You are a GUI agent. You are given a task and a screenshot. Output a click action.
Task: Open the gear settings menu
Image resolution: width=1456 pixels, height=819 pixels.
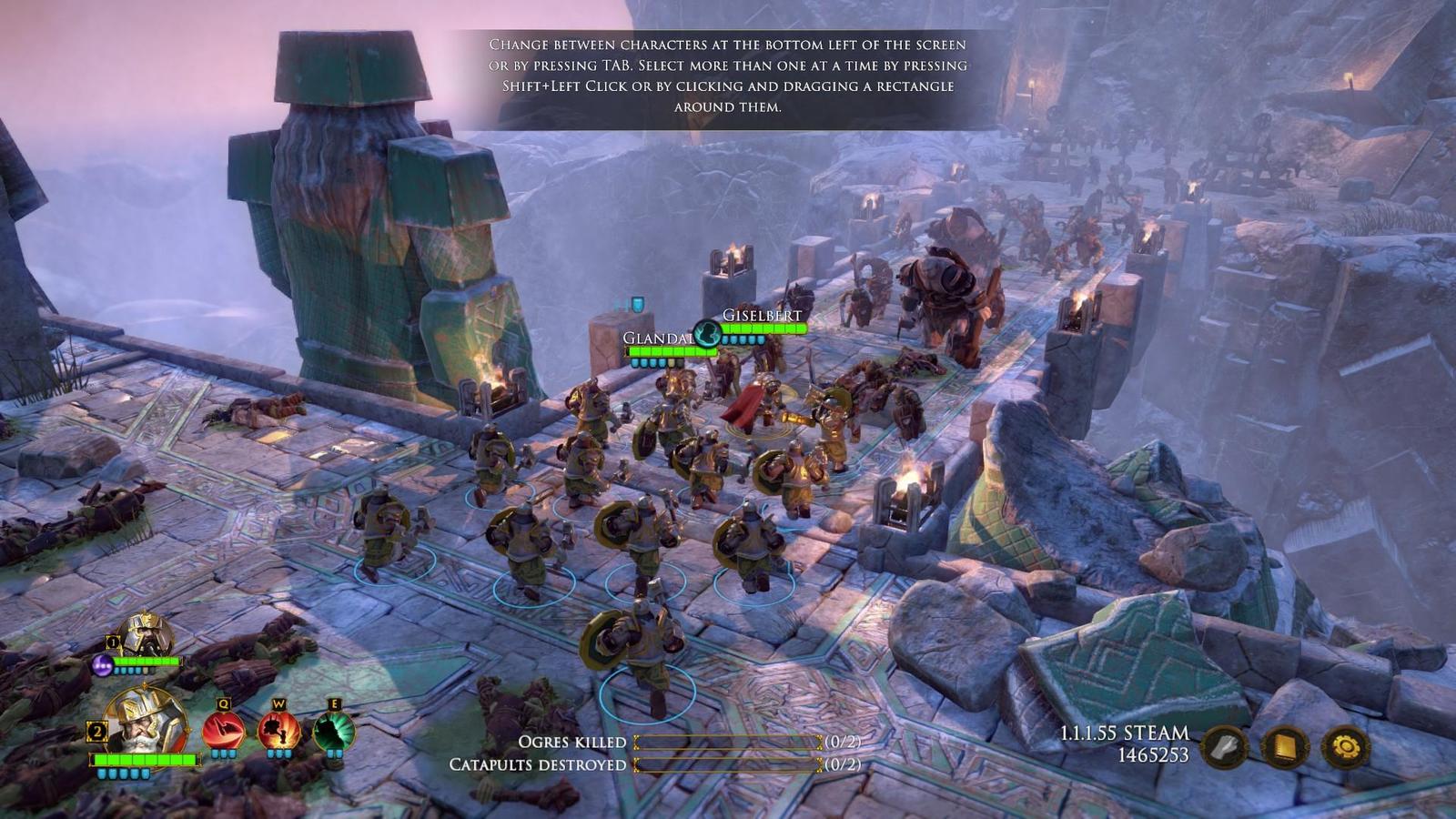click(1344, 748)
